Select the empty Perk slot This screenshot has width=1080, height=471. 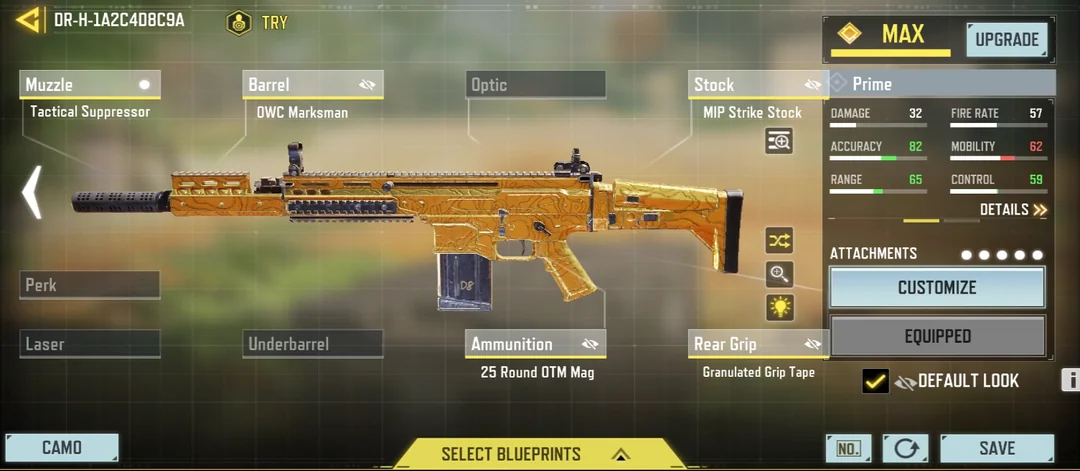[89, 285]
